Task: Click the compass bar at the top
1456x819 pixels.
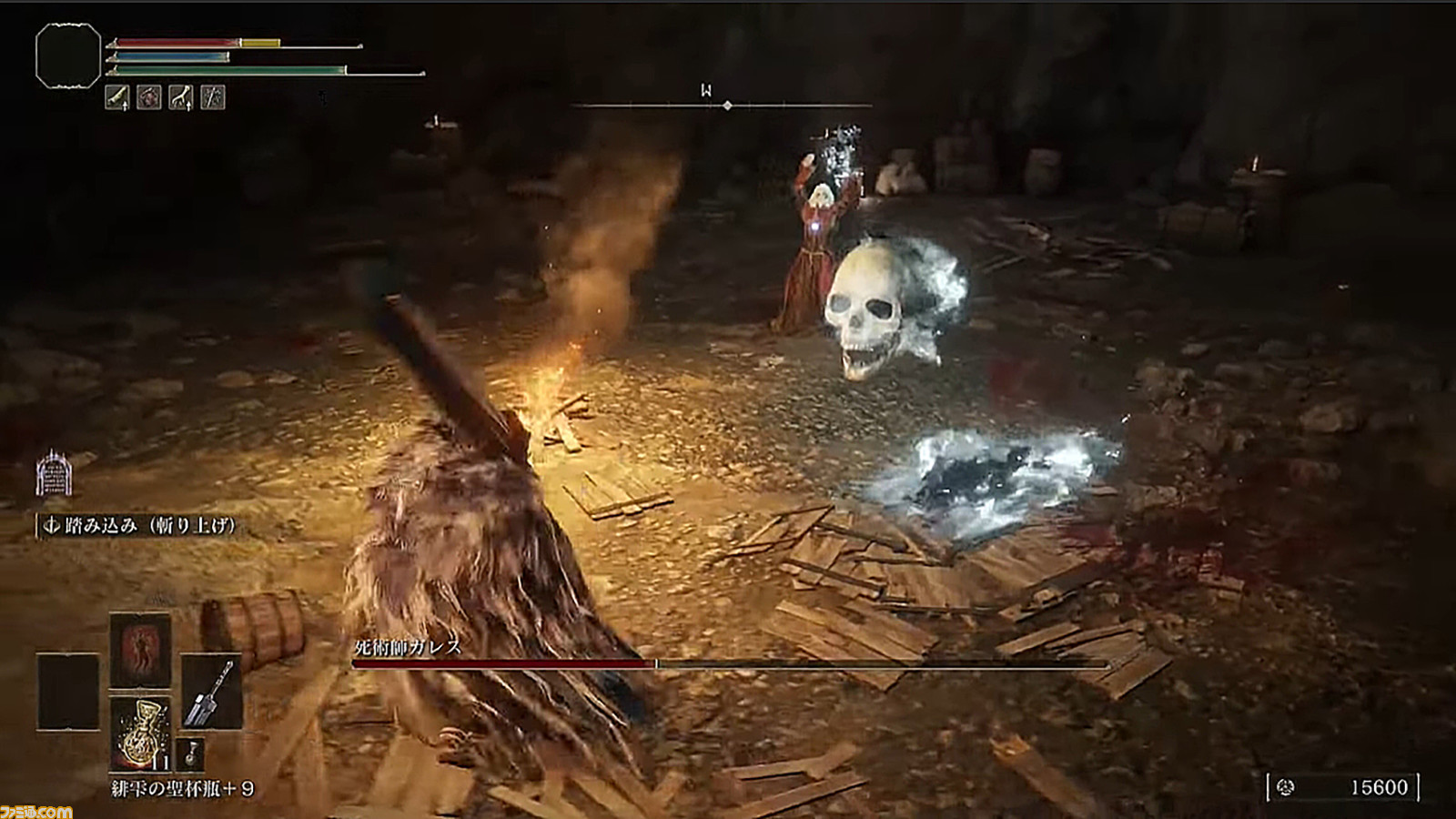Action: (x=722, y=106)
